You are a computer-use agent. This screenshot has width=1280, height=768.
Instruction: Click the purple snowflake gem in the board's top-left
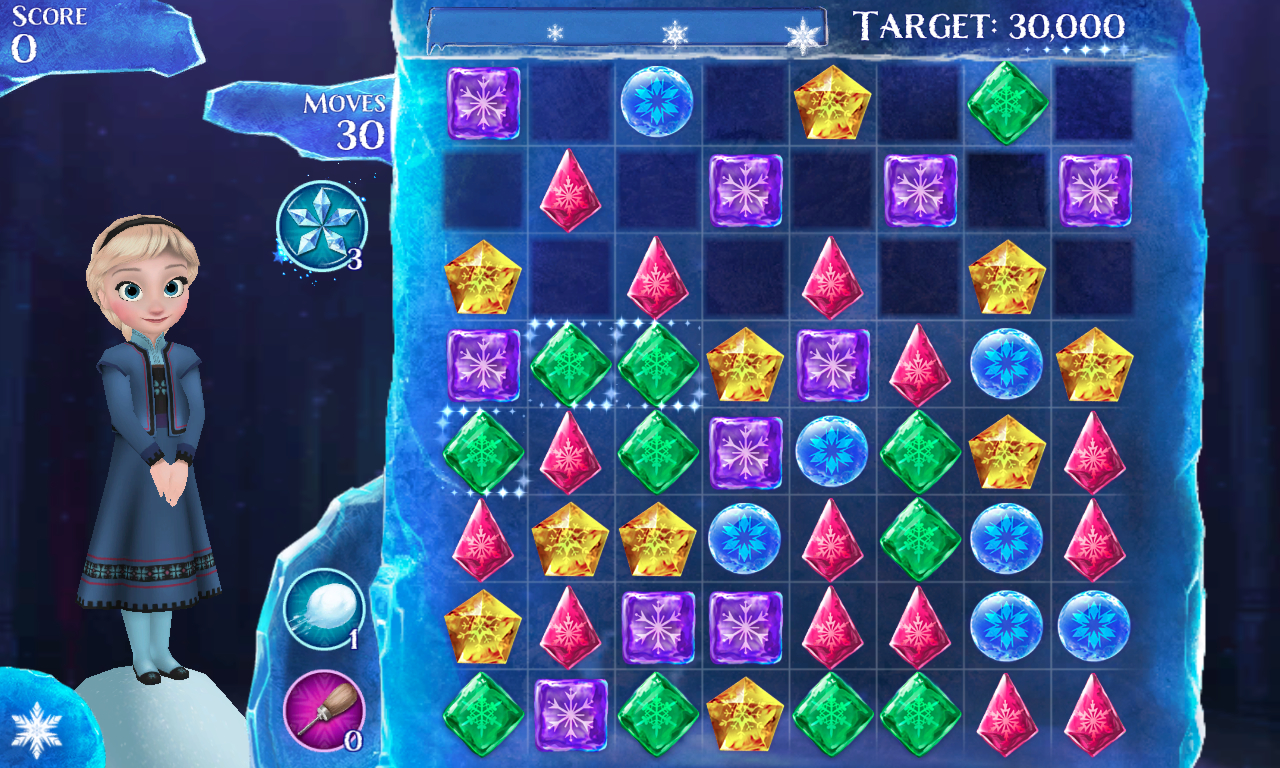pyautogui.click(x=484, y=100)
